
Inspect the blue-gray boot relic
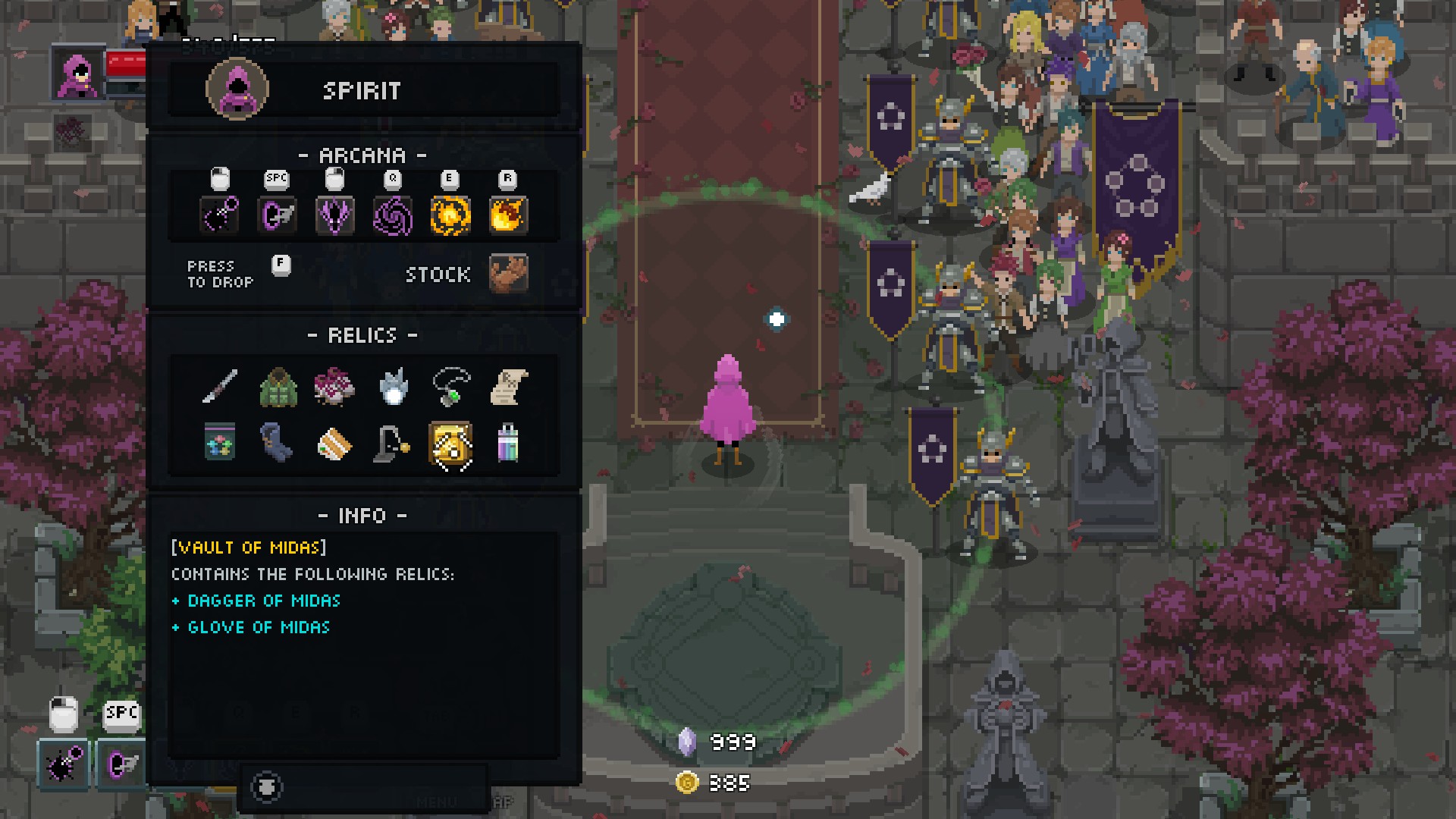pyautogui.click(x=278, y=443)
